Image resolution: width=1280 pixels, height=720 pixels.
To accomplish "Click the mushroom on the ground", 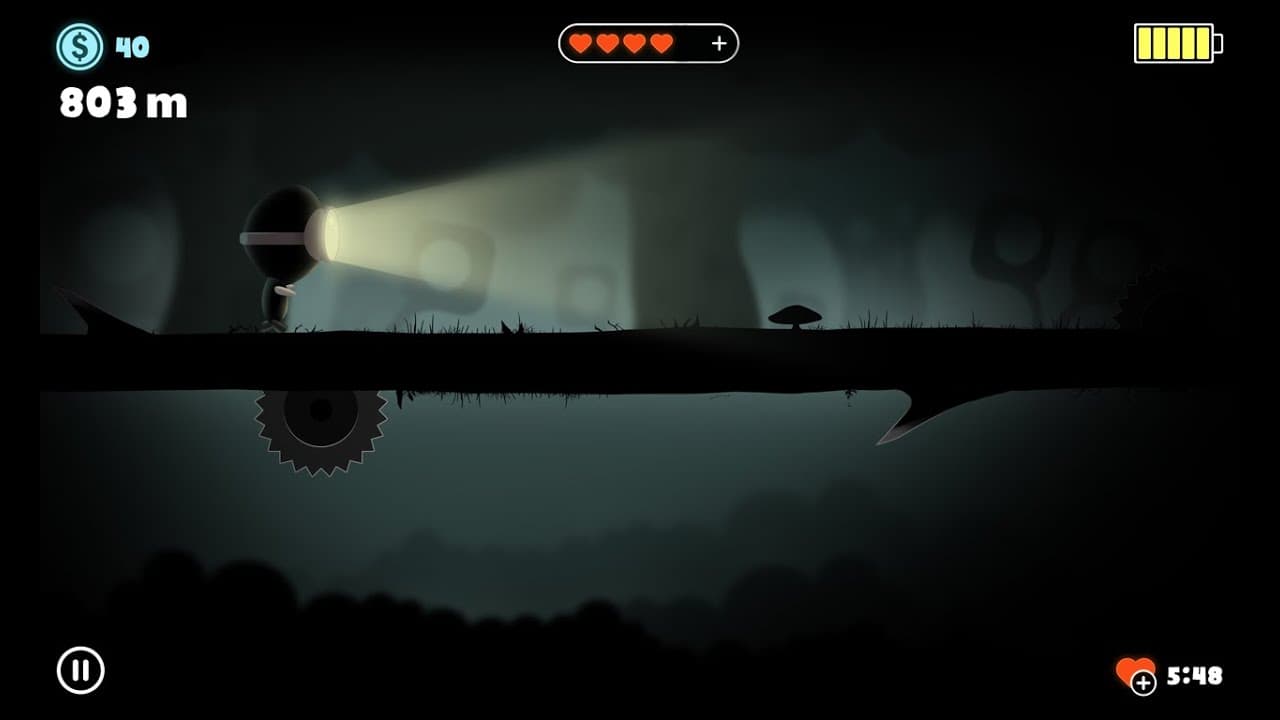I will 795,315.
